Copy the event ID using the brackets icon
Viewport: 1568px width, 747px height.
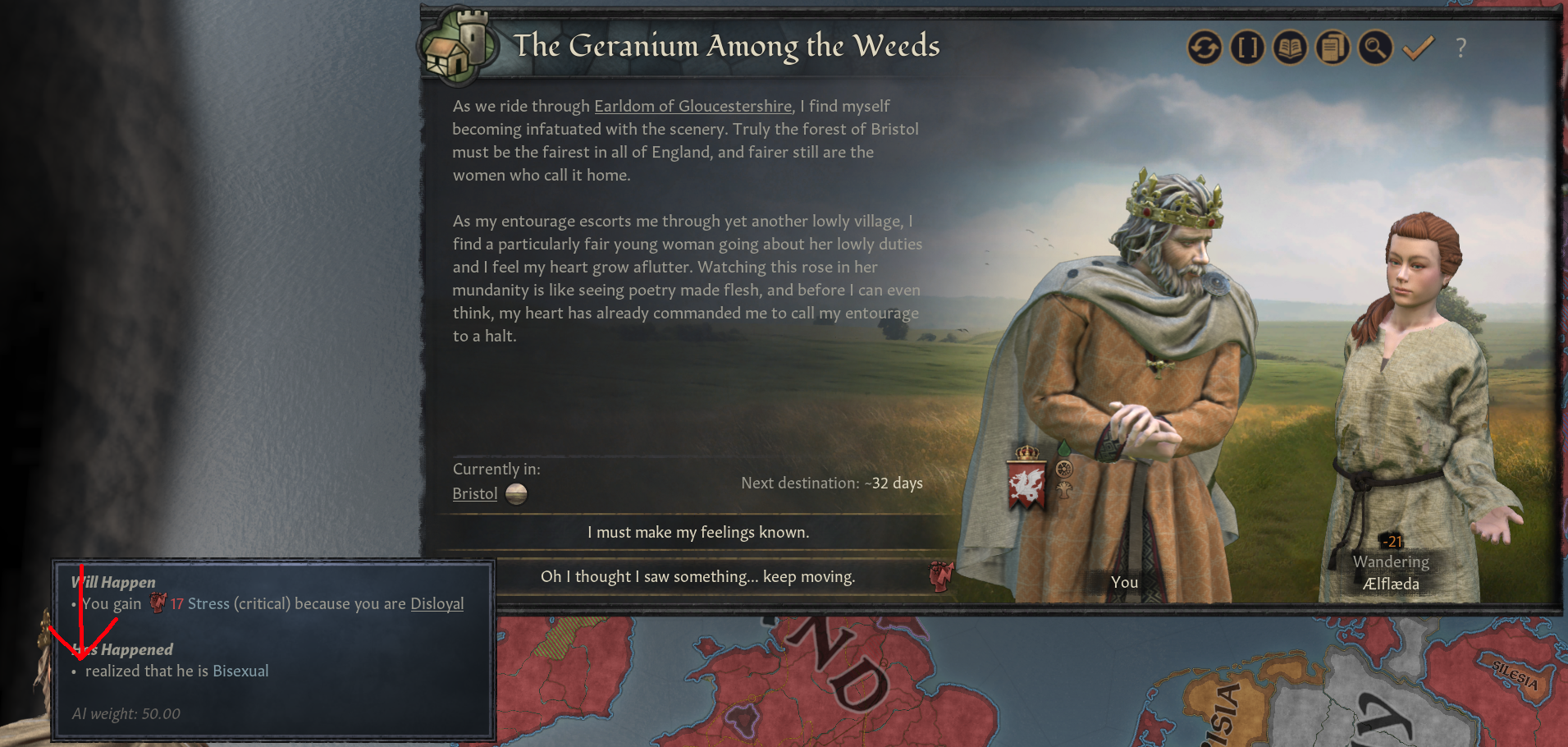coord(1246,48)
